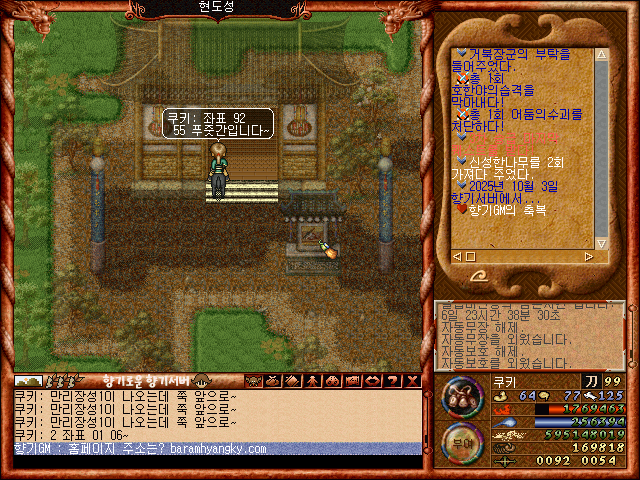Image resolution: width=640 pixels, height=480 pixels.
Task: Click the legend panel's left arrow
Action: click(456, 256)
